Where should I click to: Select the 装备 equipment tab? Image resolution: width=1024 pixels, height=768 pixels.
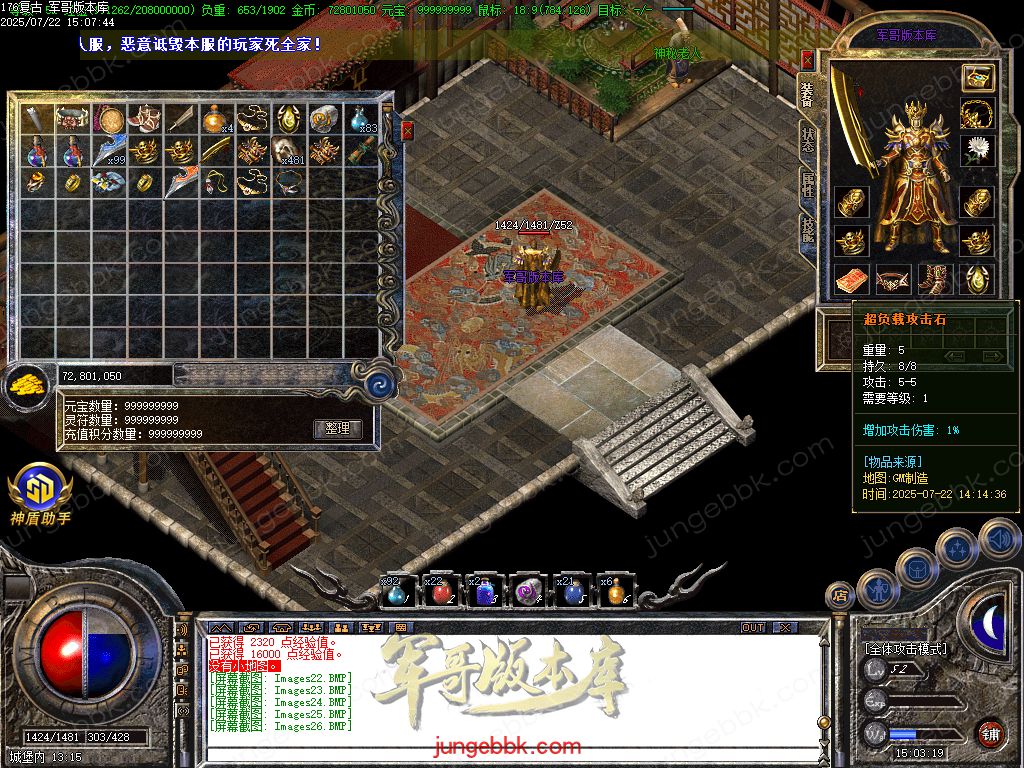[x=807, y=94]
